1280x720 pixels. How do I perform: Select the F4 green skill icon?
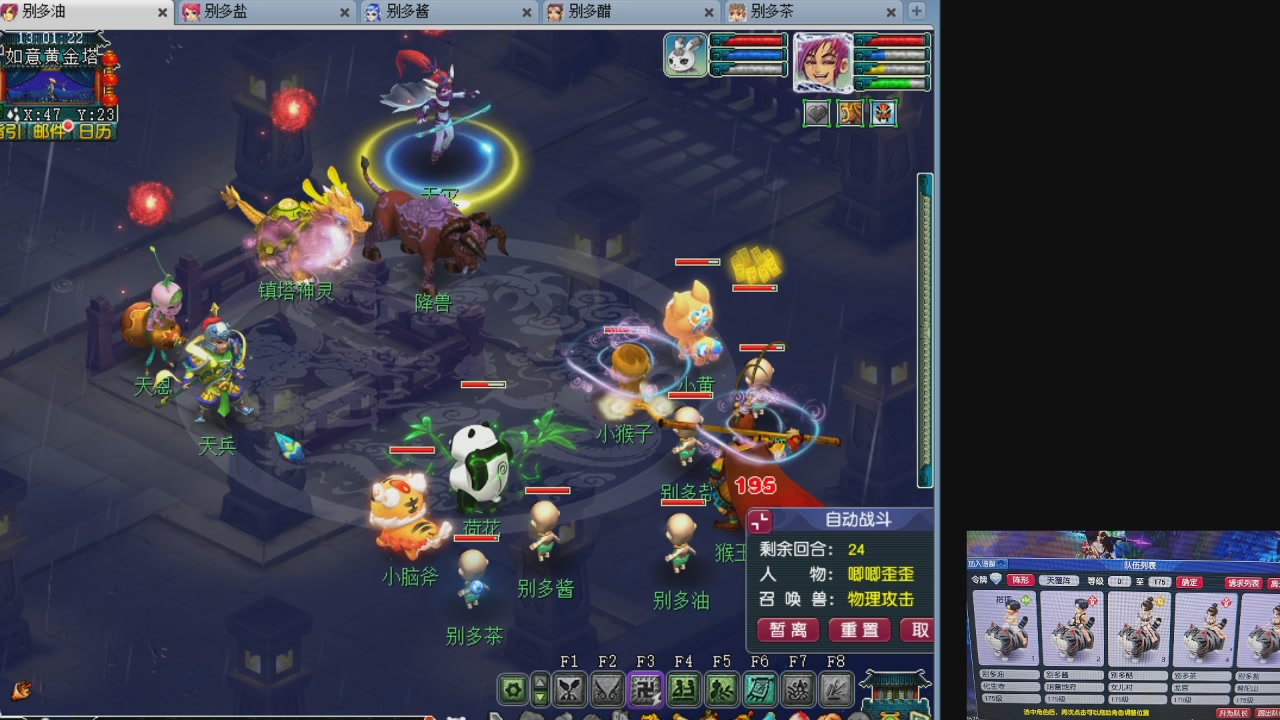click(x=683, y=689)
